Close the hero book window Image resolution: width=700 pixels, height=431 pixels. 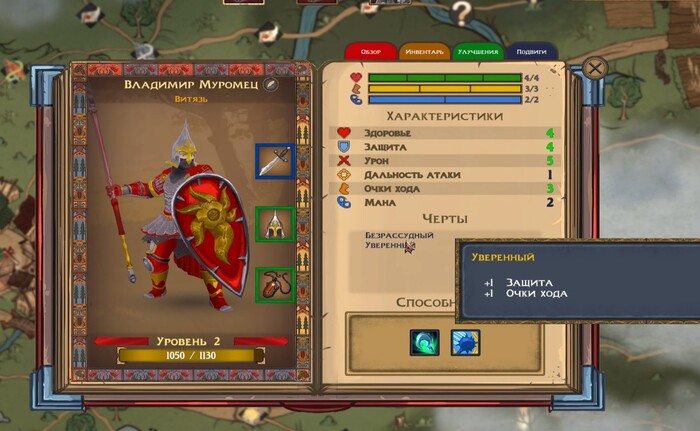tap(595, 68)
